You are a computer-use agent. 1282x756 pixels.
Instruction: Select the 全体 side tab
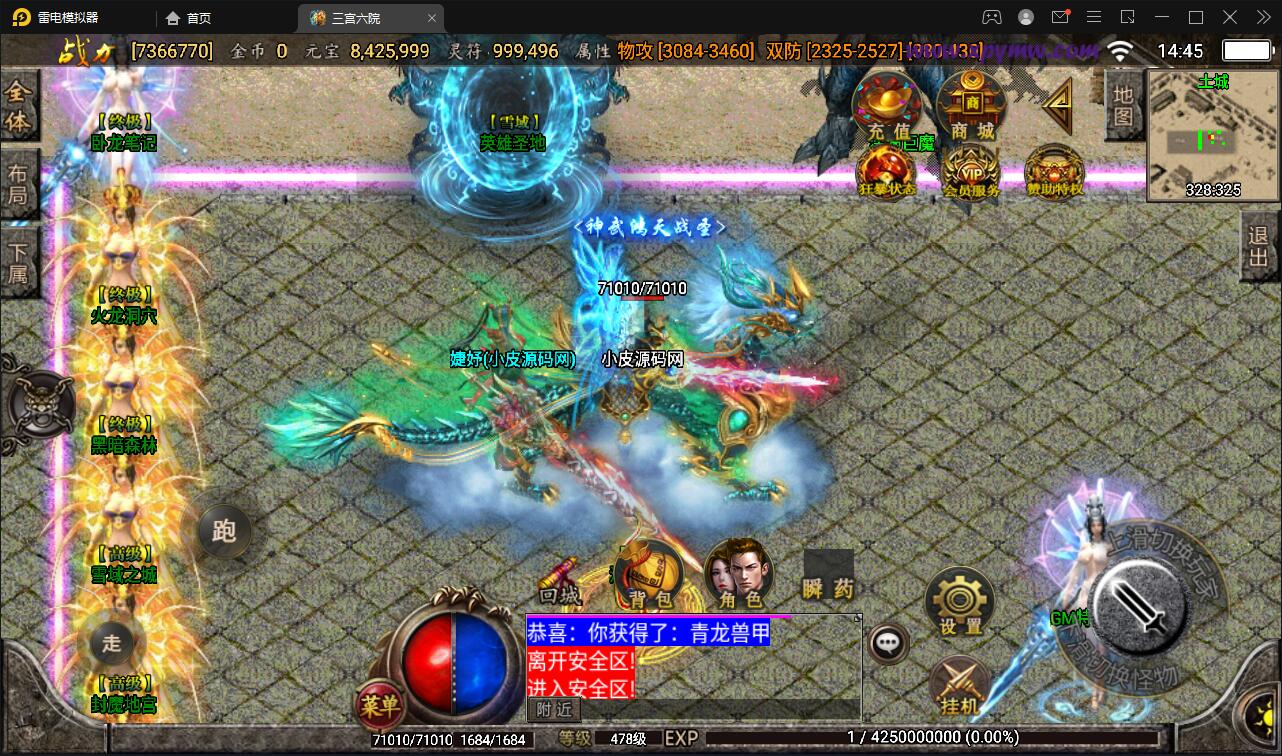click(18, 107)
